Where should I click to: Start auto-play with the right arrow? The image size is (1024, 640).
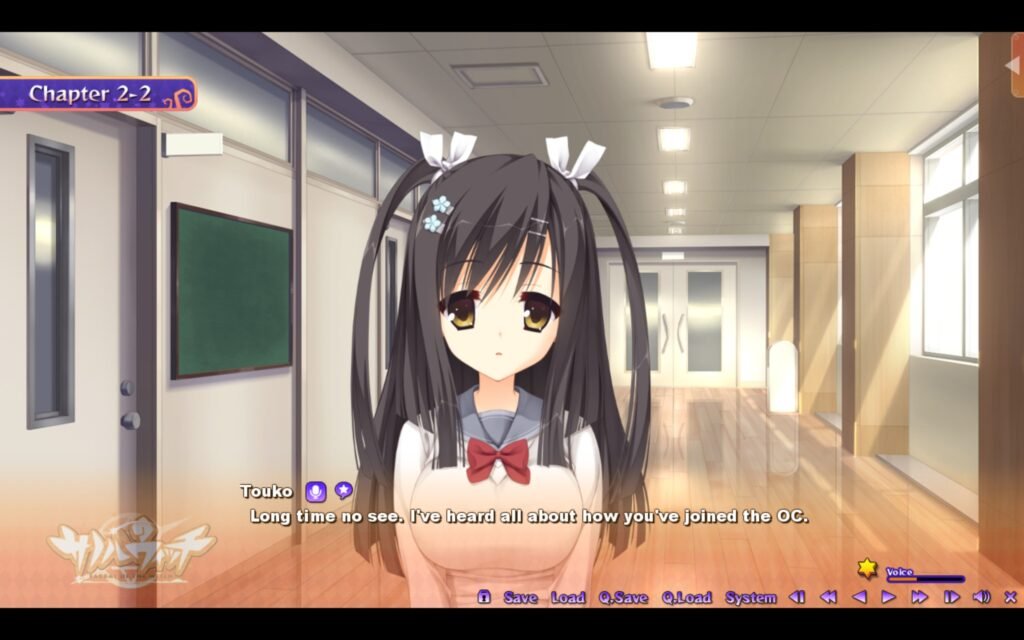point(888,597)
